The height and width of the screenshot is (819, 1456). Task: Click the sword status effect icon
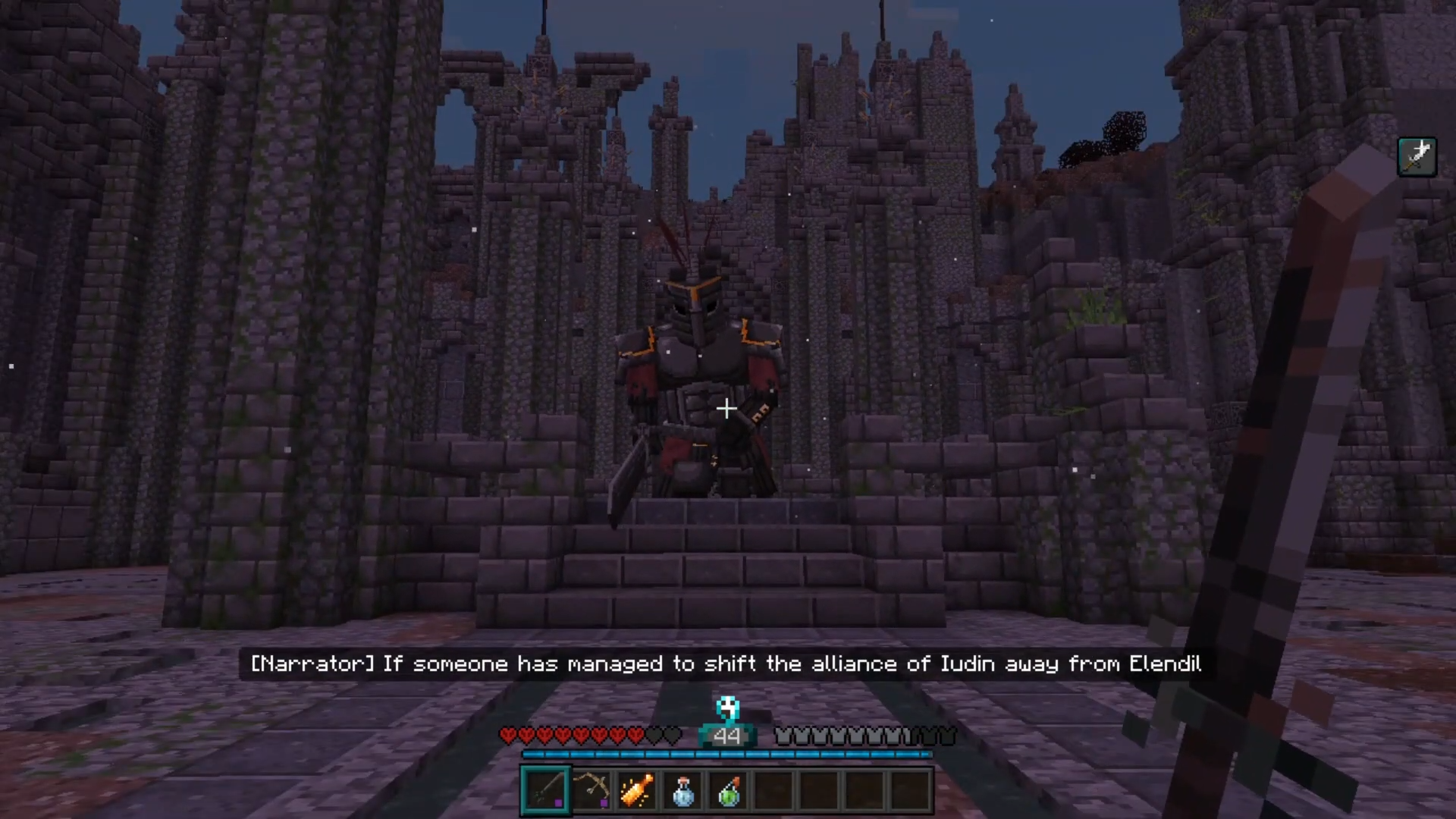(1417, 157)
